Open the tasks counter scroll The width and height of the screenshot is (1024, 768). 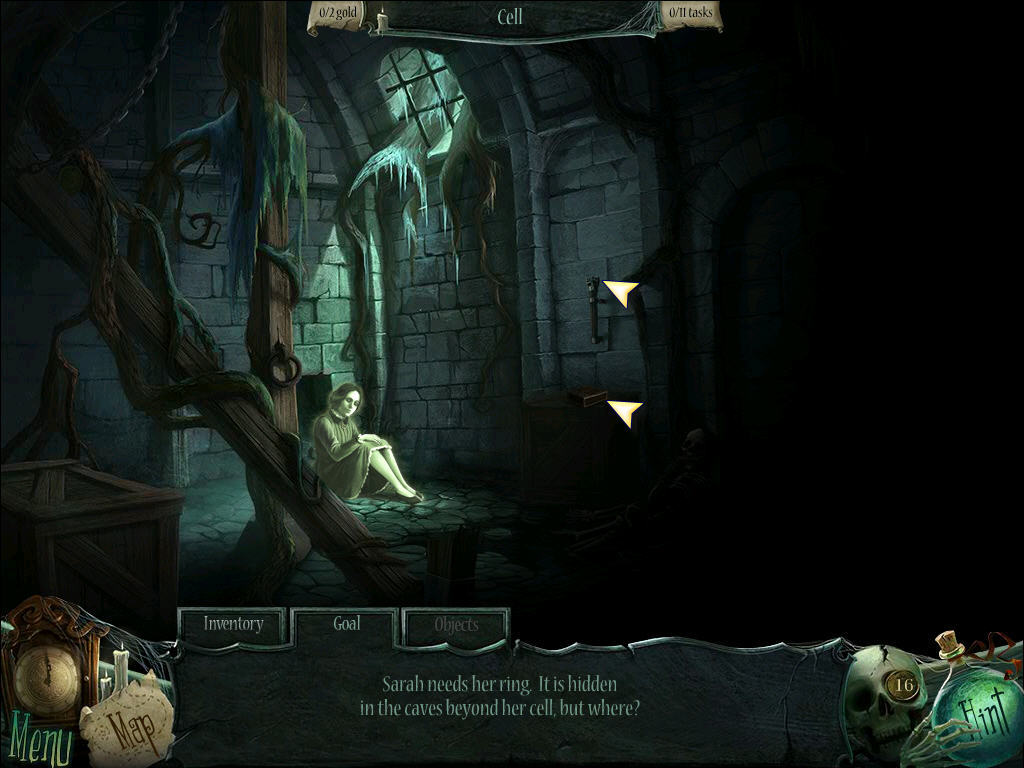pyautogui.click(x=690, y=14)
